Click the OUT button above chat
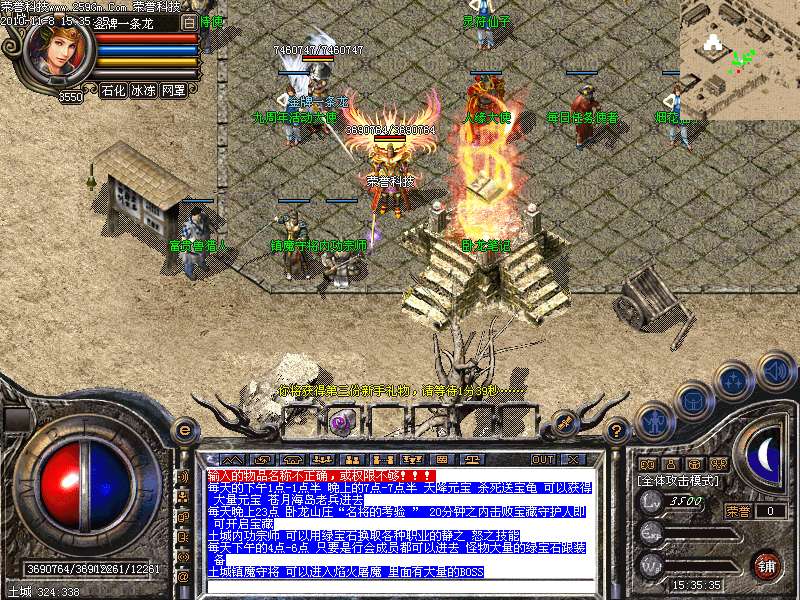The image size is (800, 600). pos(542,459)
